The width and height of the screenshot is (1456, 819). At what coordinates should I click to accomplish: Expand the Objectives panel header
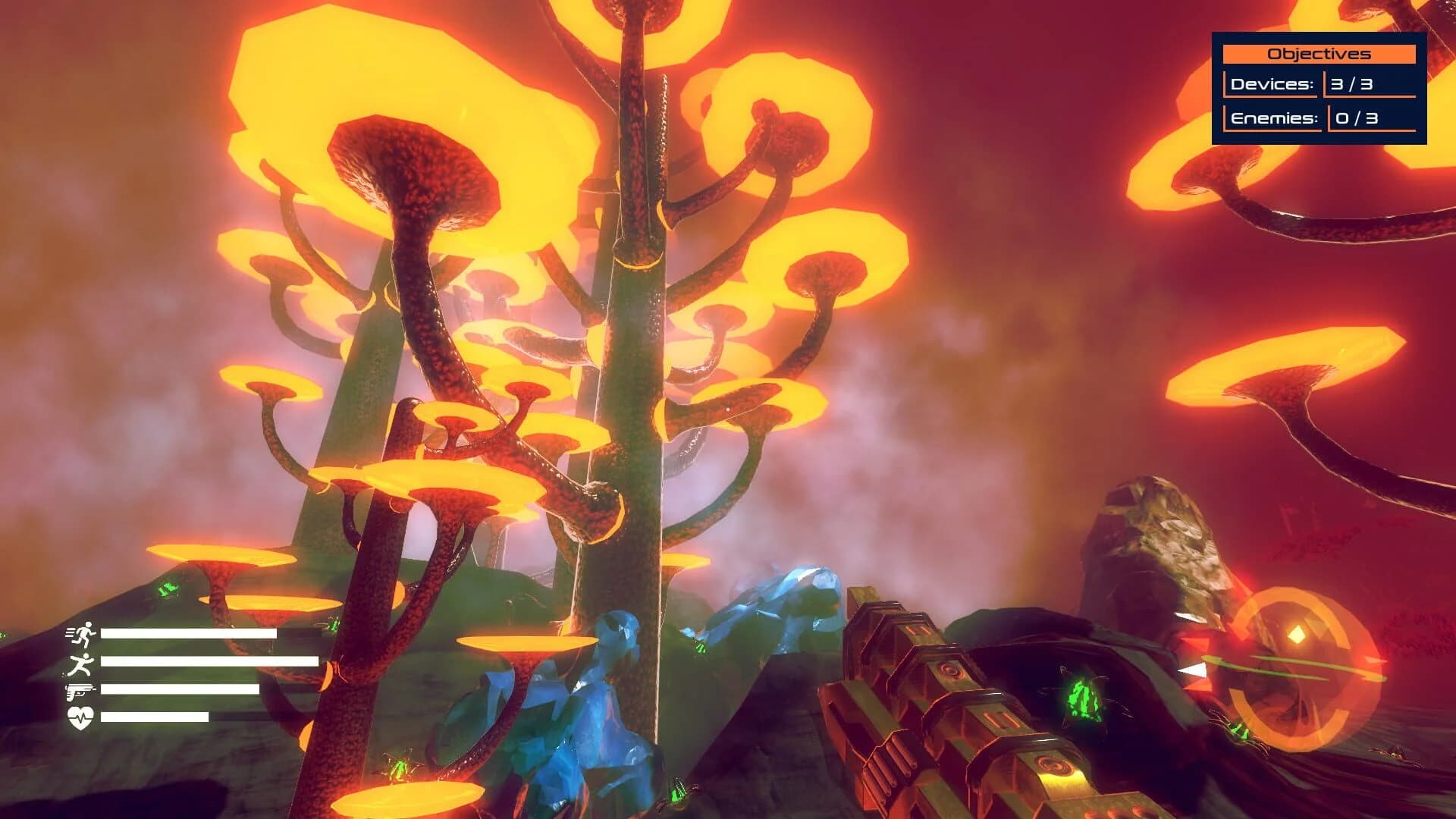(x=1319, y=53)
